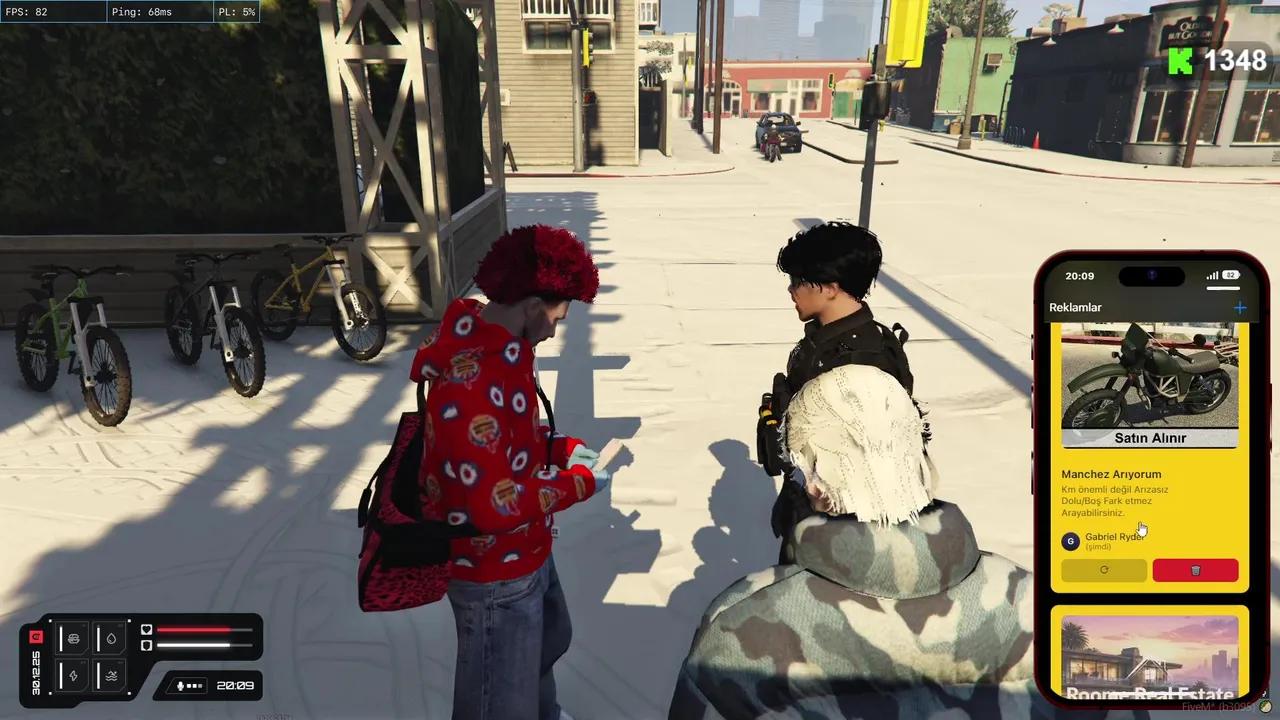Click the swimming oxygen icon on the HUD

pos(113,676)
